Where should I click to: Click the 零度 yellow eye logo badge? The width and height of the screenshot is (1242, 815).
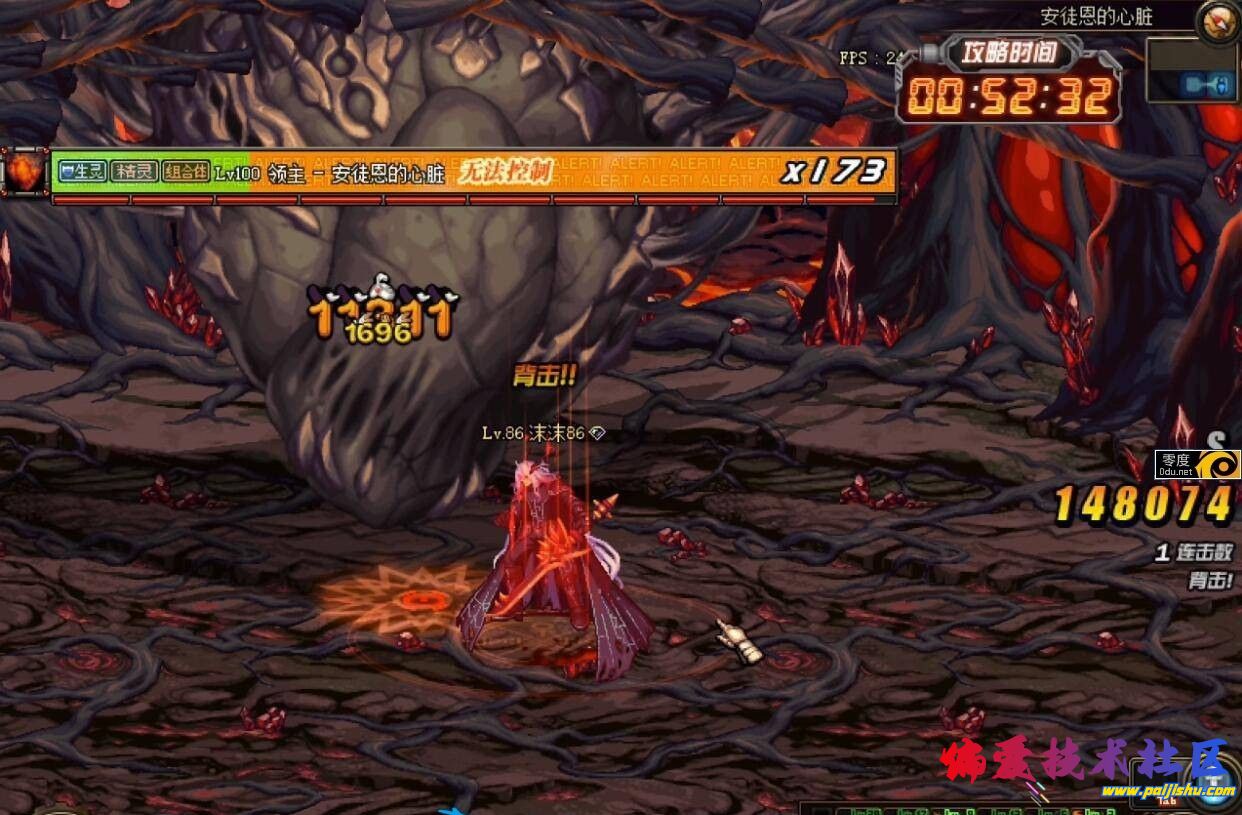pos(1197,464)
